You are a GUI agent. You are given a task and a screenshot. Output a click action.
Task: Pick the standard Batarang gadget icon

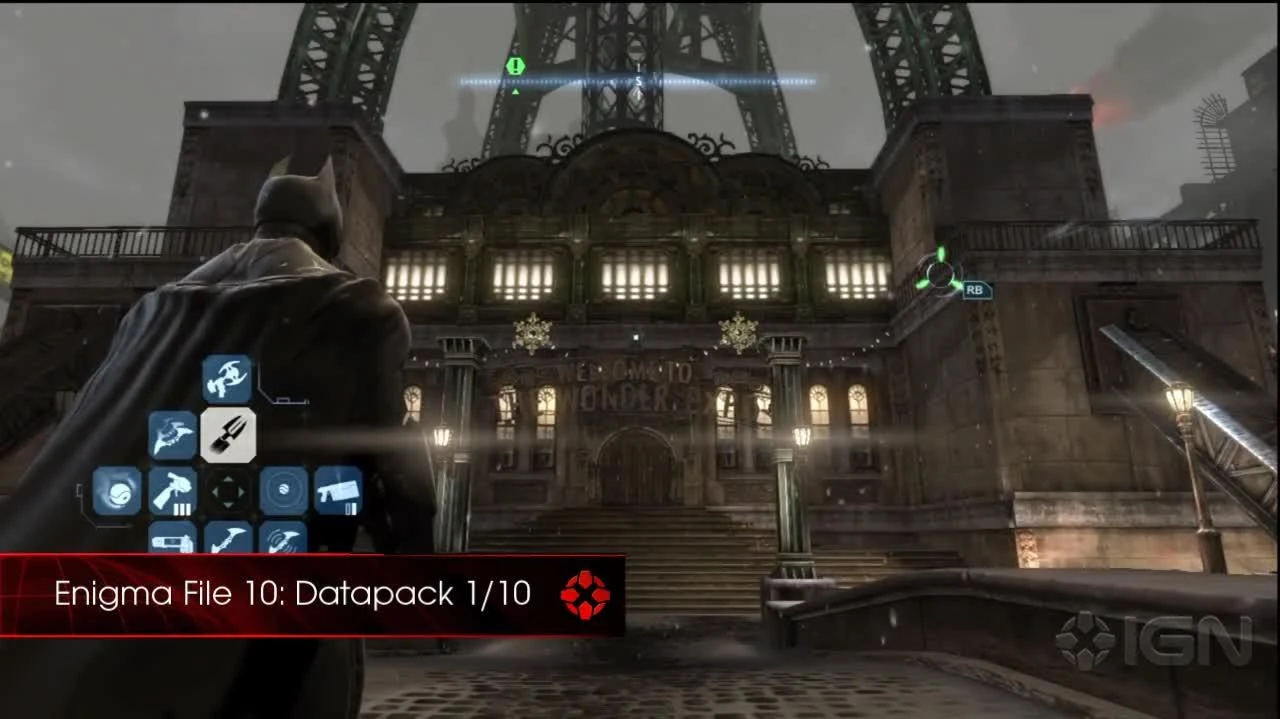pos(228,540)
